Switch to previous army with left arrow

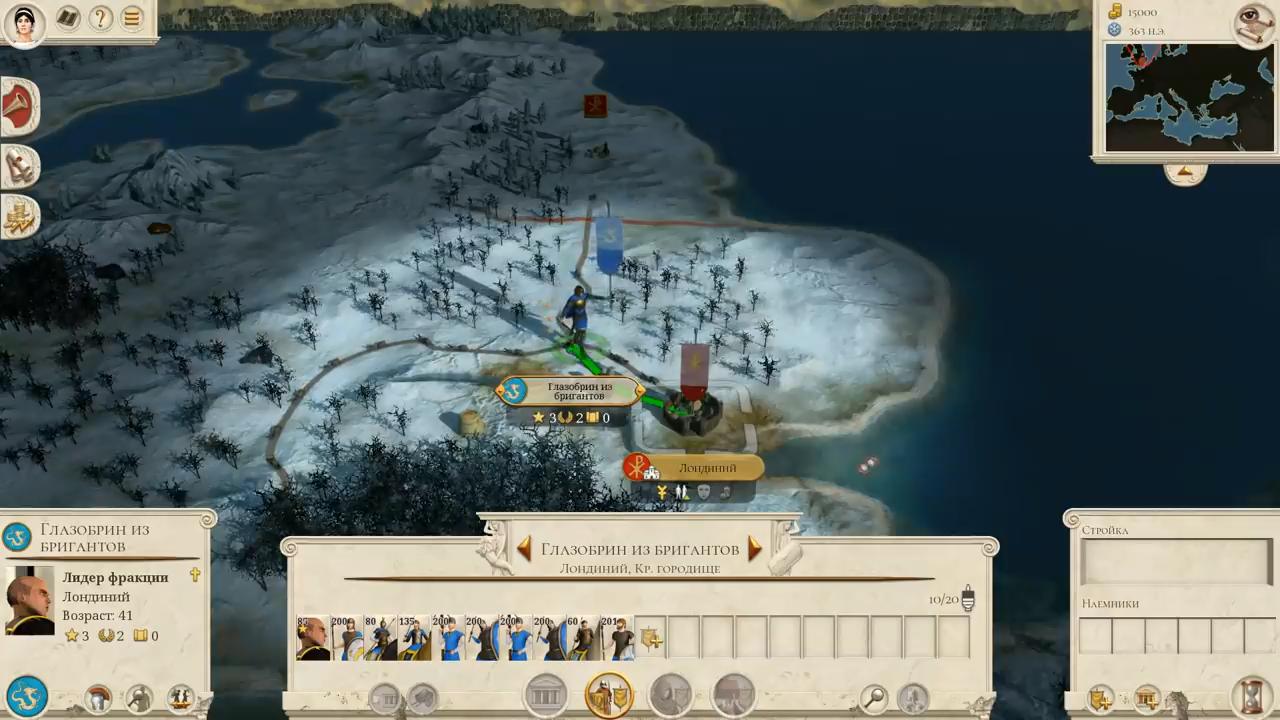point(524,548)
